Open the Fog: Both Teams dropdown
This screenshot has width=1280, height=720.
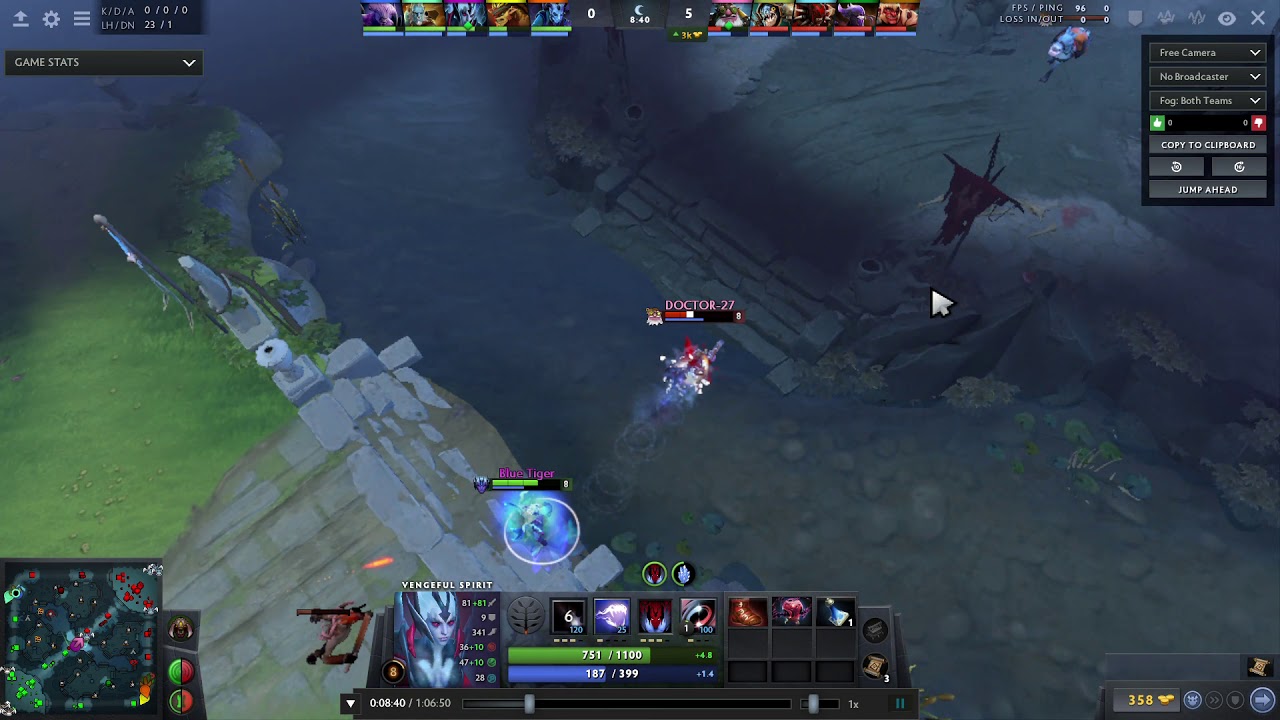click(x=1208, y=101)
